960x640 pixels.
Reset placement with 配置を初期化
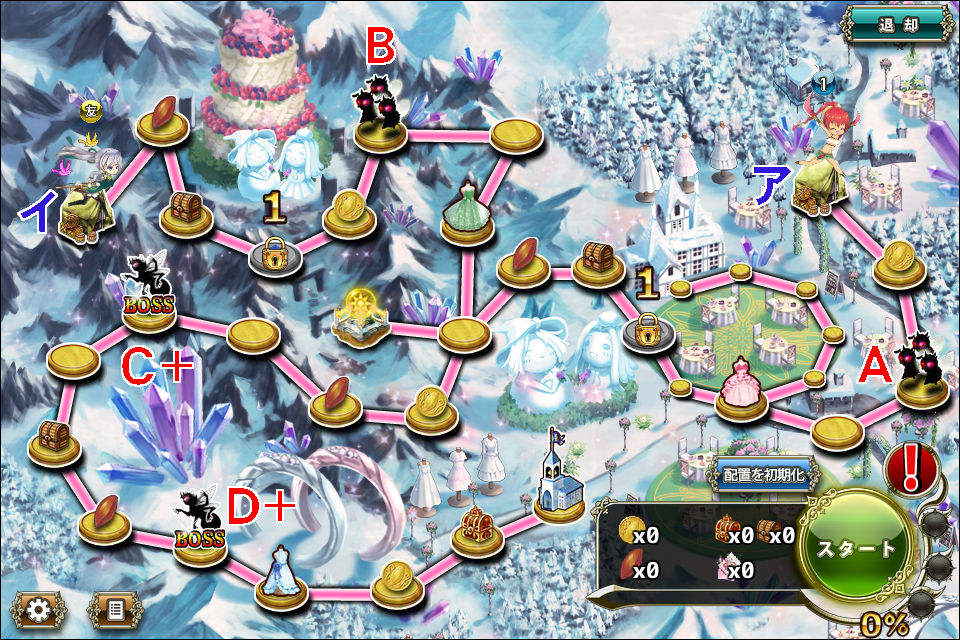coord(760,474)
